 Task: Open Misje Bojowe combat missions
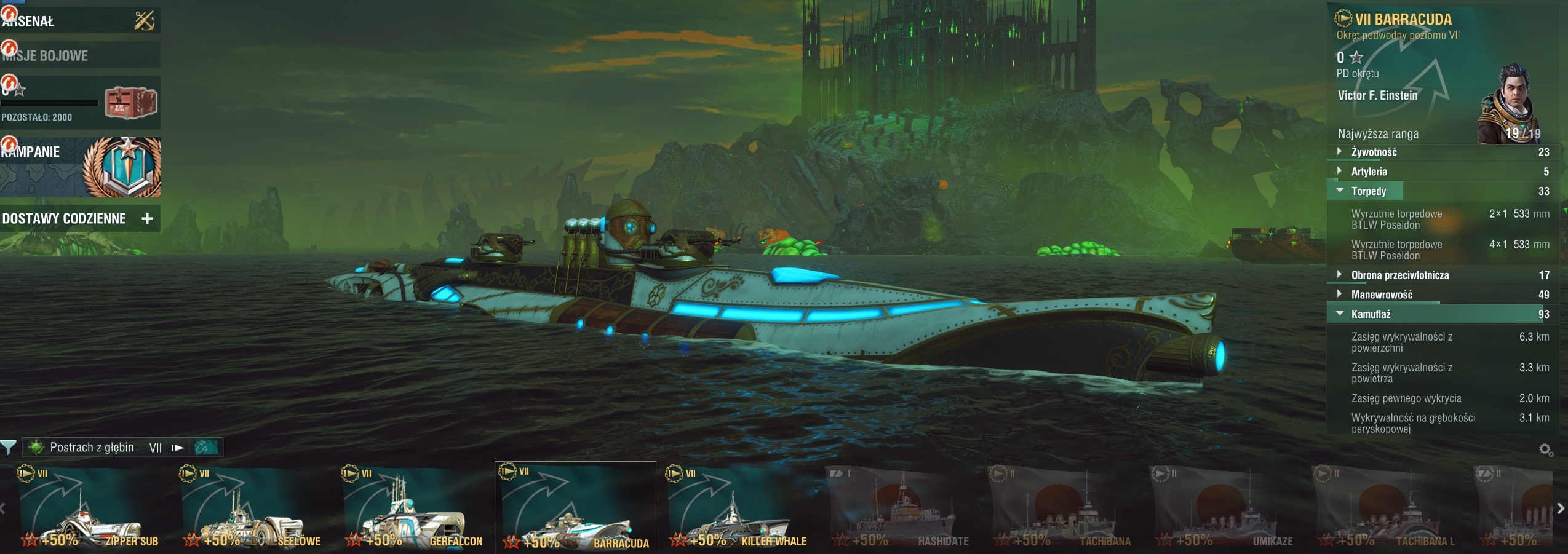[x=80, y=55]
